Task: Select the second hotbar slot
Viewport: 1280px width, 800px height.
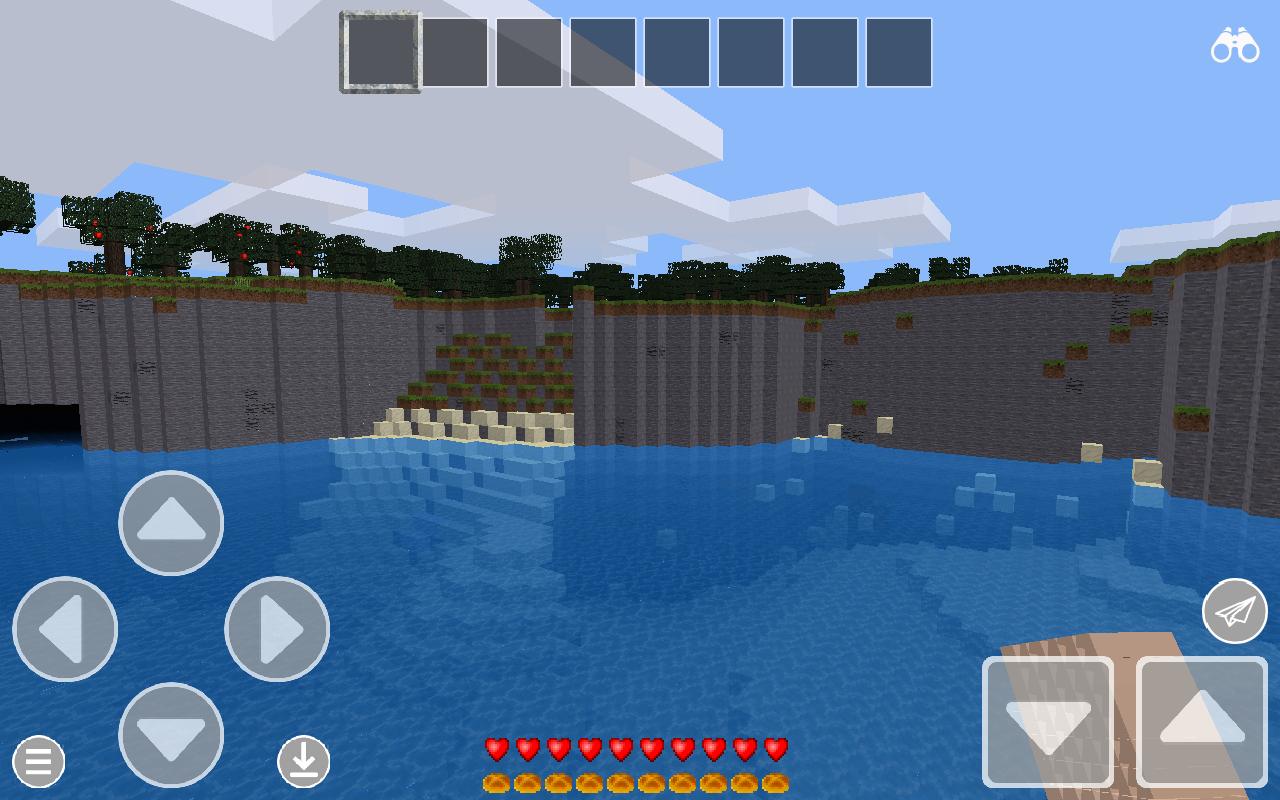Action: [456, 52]
